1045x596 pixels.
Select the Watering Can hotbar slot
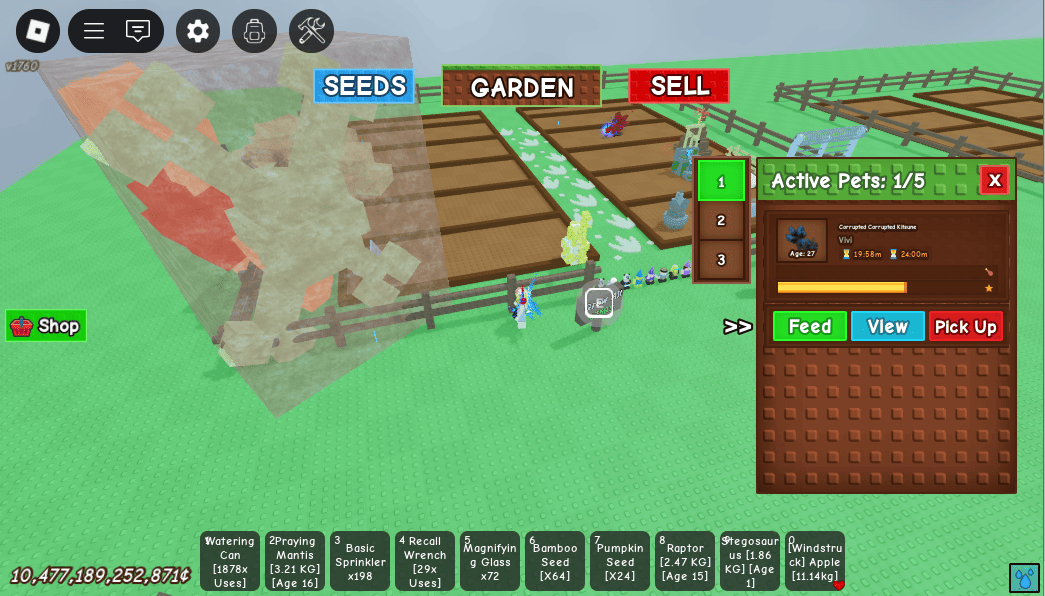coord(230,561)
